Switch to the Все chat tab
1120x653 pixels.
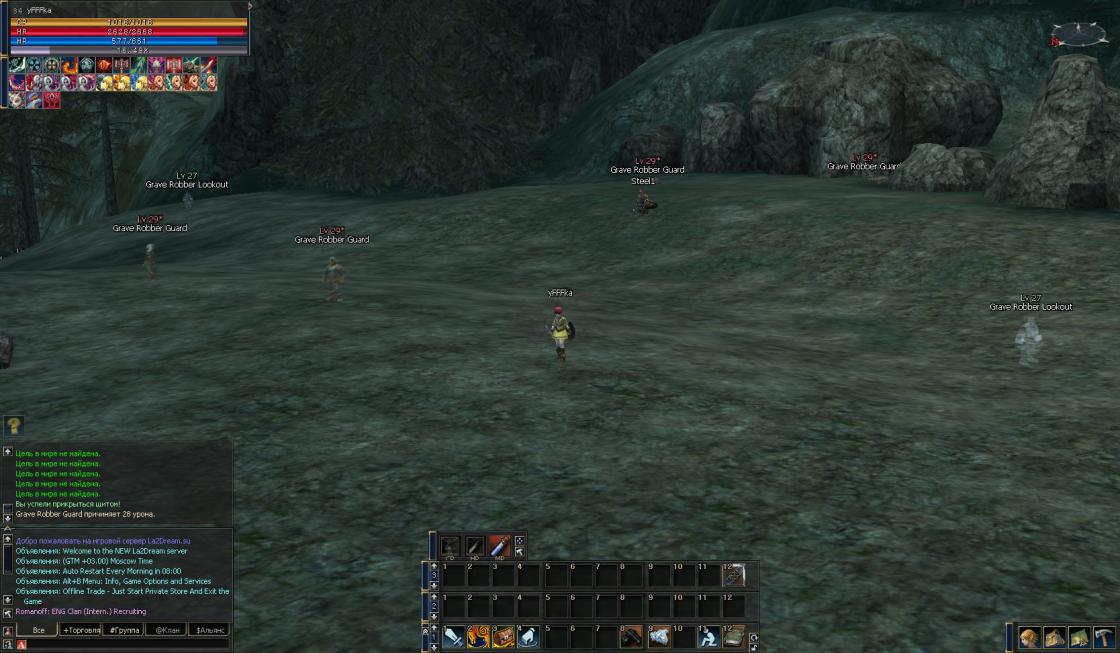pos(38,630)
